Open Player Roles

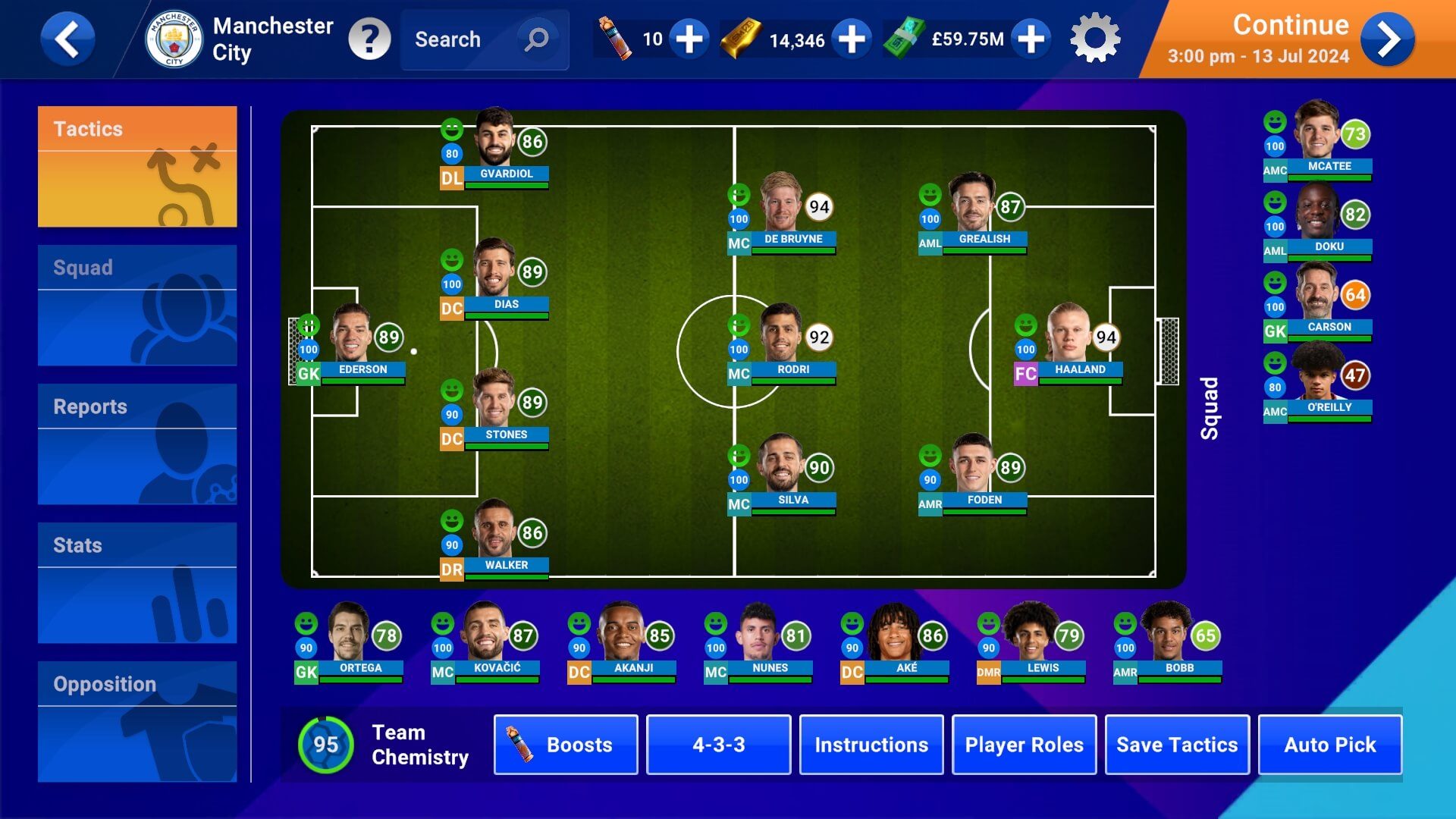[x=1024, y=745]
